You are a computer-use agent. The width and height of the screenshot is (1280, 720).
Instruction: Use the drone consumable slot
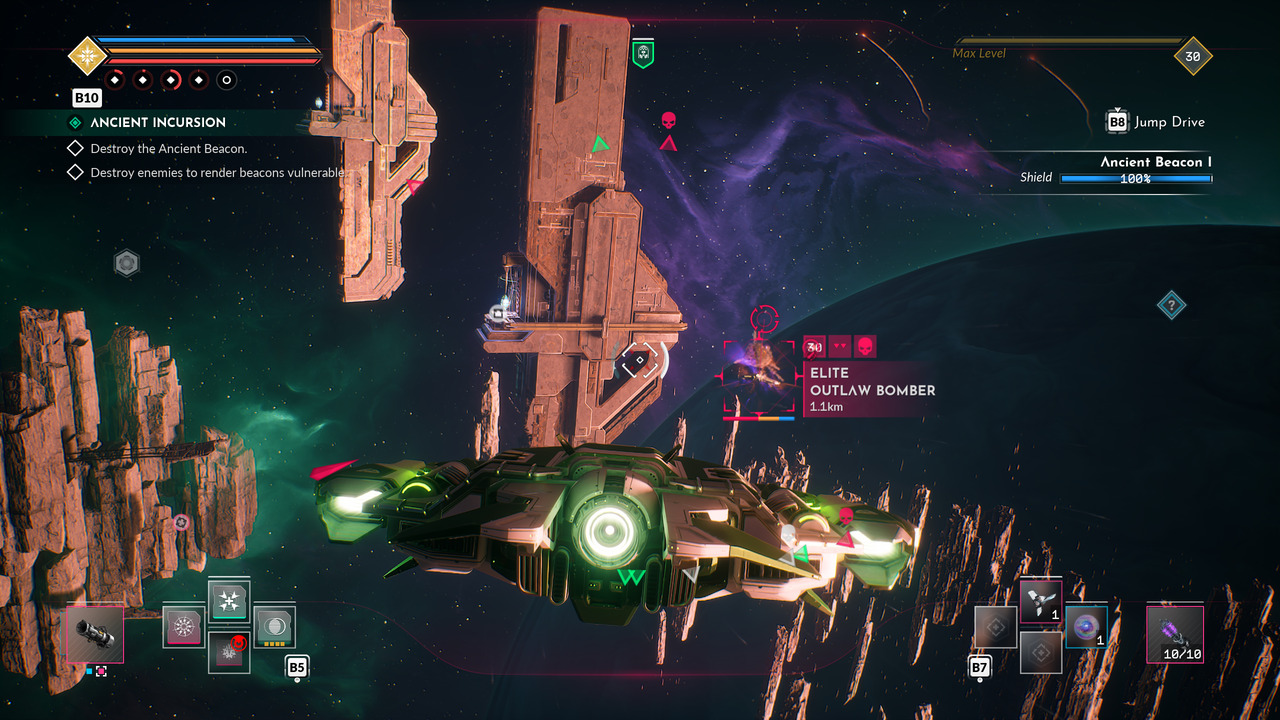pos(1040,603)
